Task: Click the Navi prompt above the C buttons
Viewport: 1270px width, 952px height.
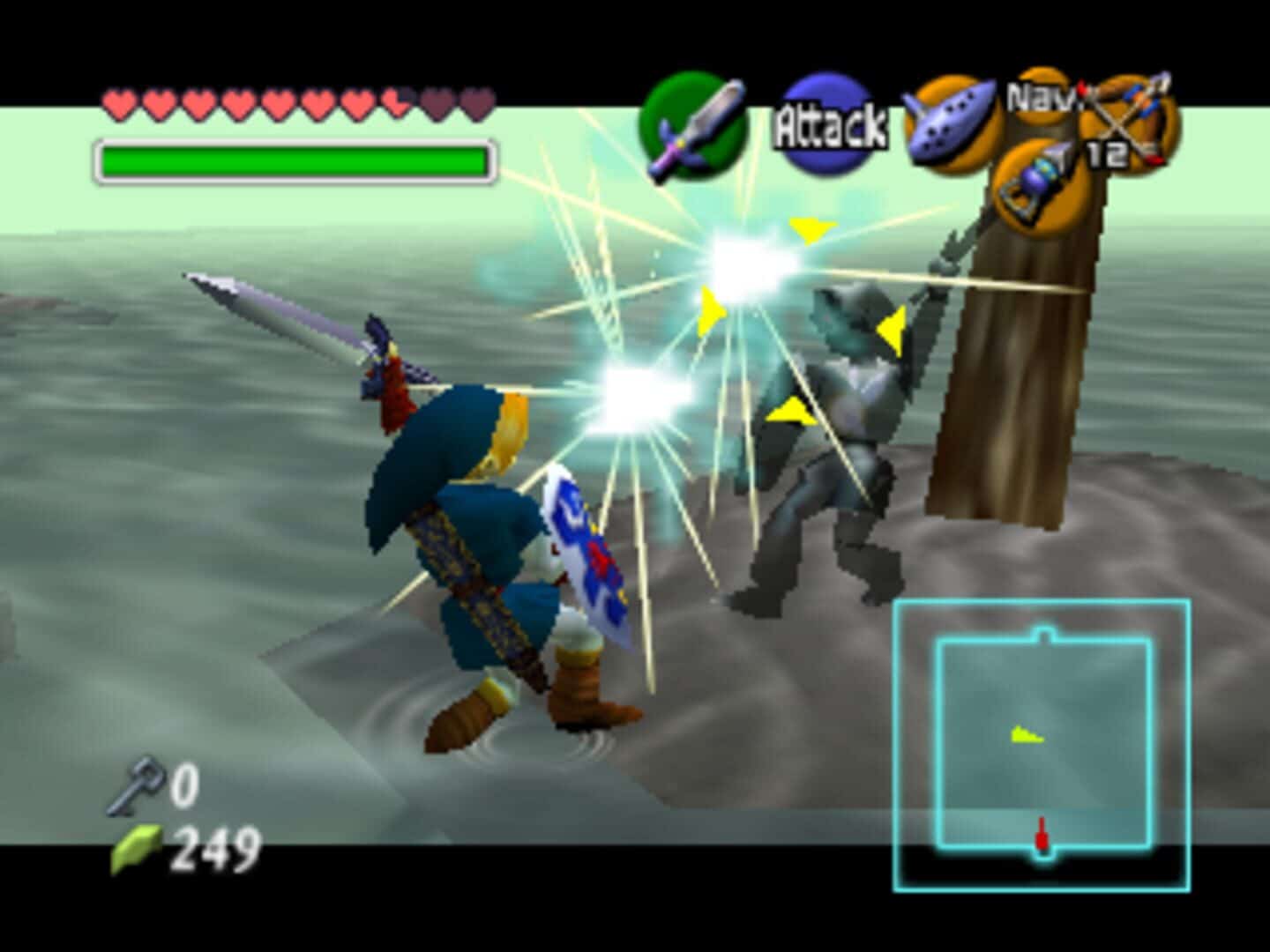Action: click(1044, 100)
